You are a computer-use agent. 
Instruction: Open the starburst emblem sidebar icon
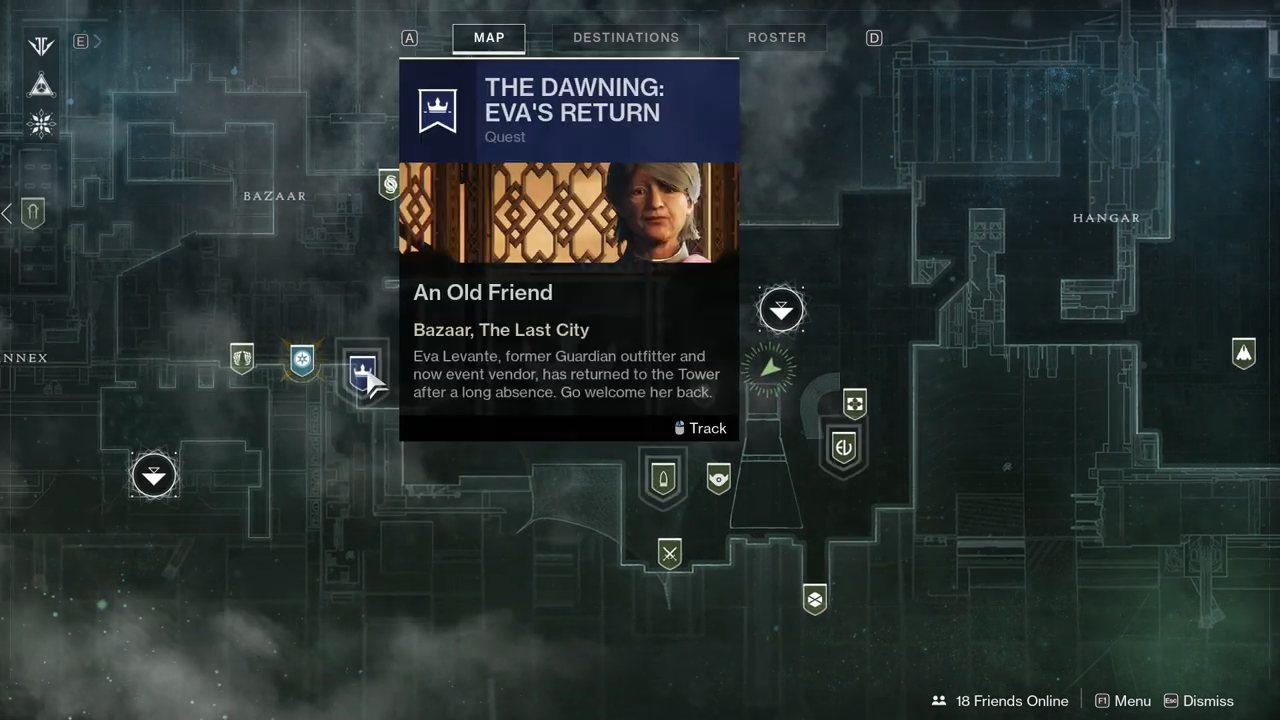(41, 124)
